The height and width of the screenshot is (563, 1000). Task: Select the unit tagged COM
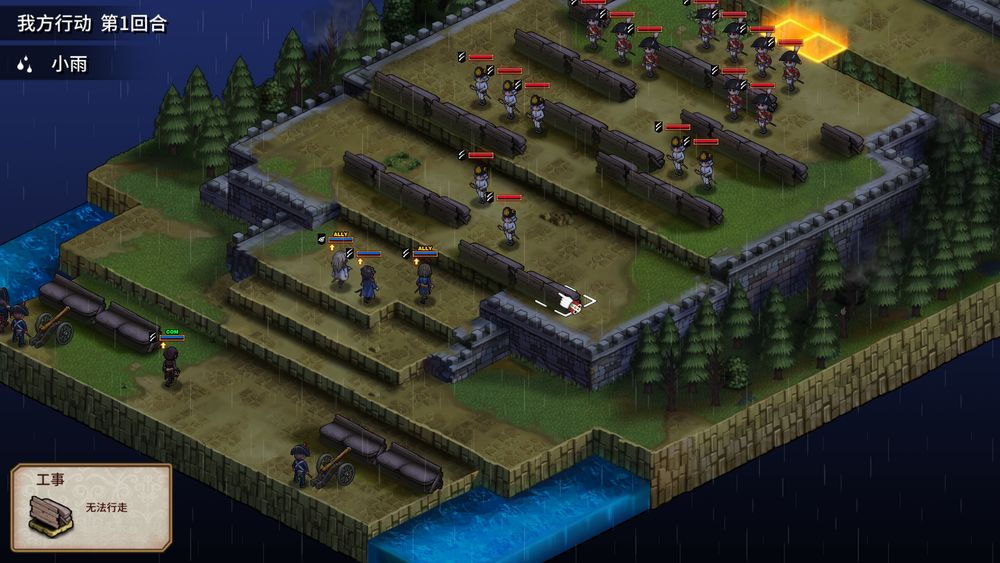click(172, 362)
